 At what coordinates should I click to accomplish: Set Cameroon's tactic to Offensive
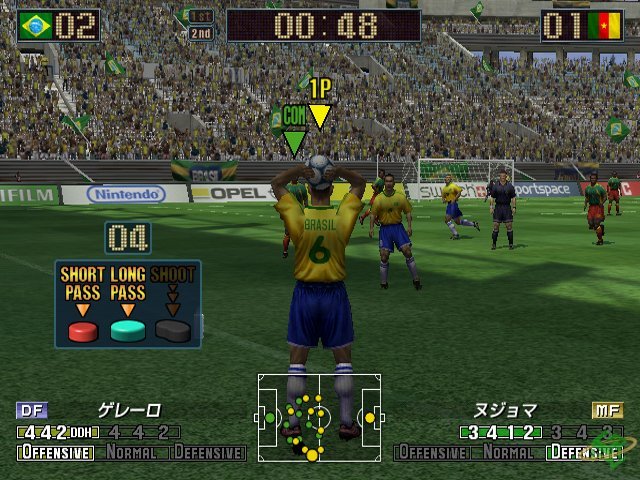[x=433, y=453]
